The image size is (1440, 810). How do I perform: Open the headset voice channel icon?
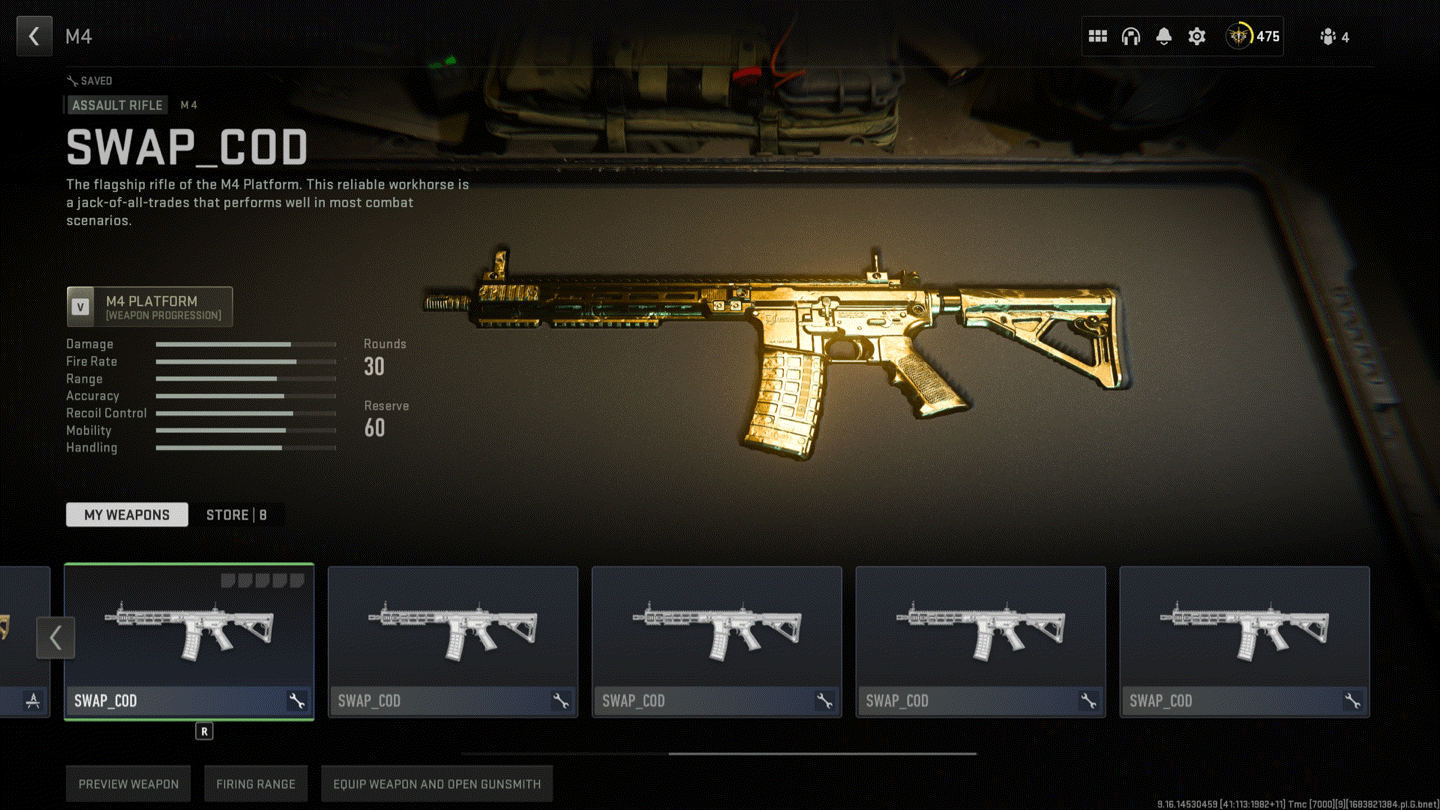(x=1130, y=37)
